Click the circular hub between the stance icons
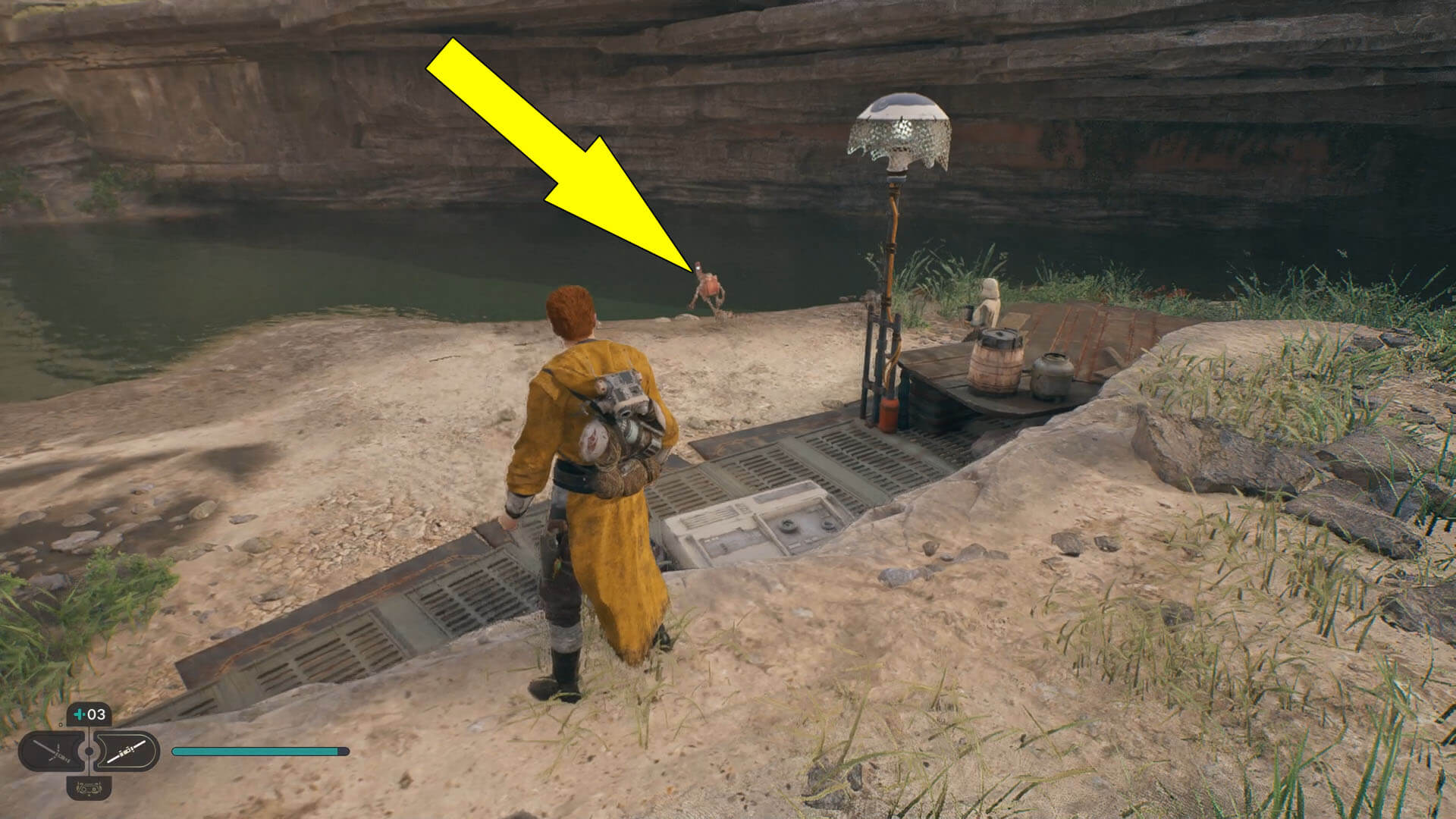1456x819 pixels. coord(89,751)
